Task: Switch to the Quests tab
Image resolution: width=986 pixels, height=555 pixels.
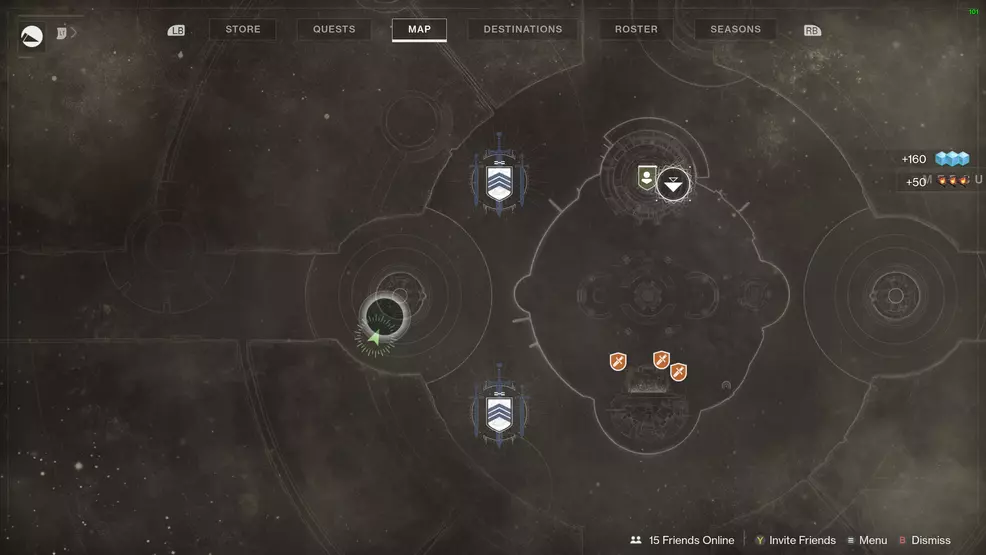Action: pyautogui.click(x=334, y=30)
